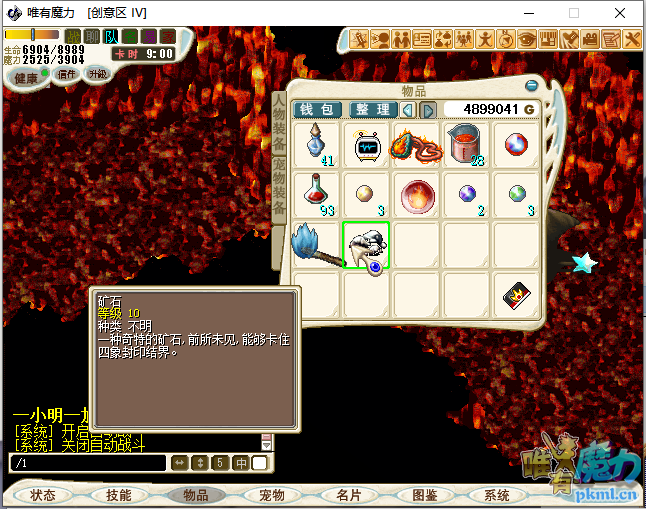This screenshot has width=646, height=509.
Task: Select the blue potion bottle stack of 41
Action: [x=318, y=146]
